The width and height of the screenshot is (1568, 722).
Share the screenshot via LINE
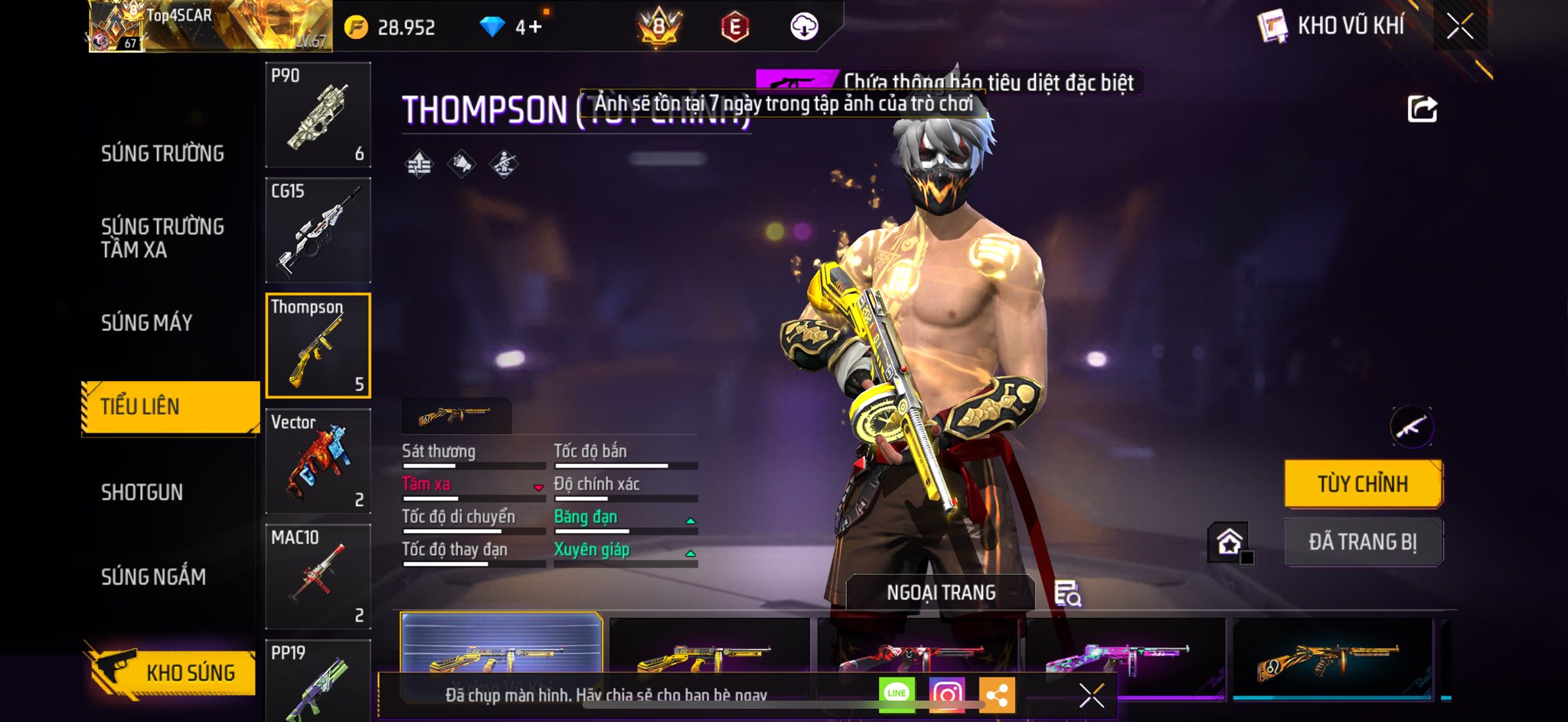pos(897,694)
